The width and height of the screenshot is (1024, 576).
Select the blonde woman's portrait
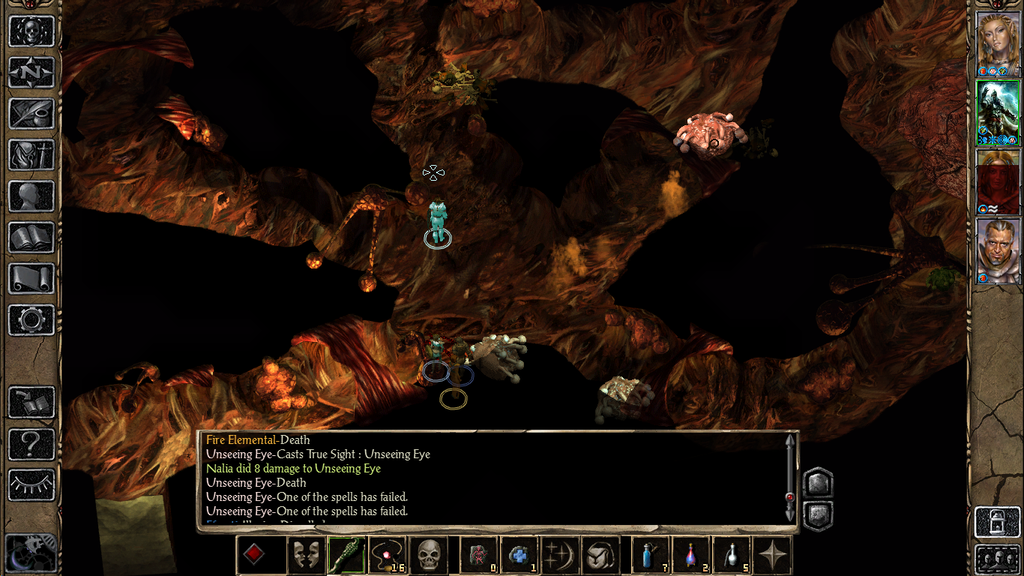pyautogui.click(x=996, y=44)
